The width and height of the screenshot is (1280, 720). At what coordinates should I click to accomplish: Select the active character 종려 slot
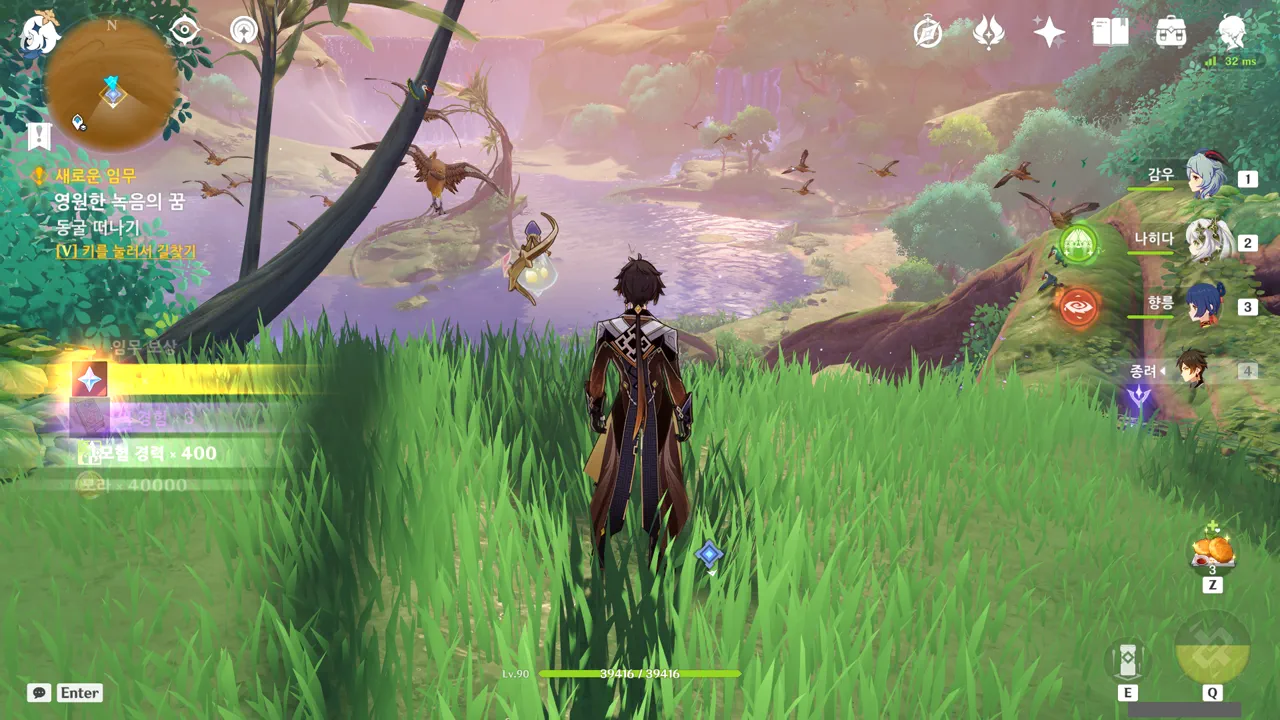tap(1192, 370)
